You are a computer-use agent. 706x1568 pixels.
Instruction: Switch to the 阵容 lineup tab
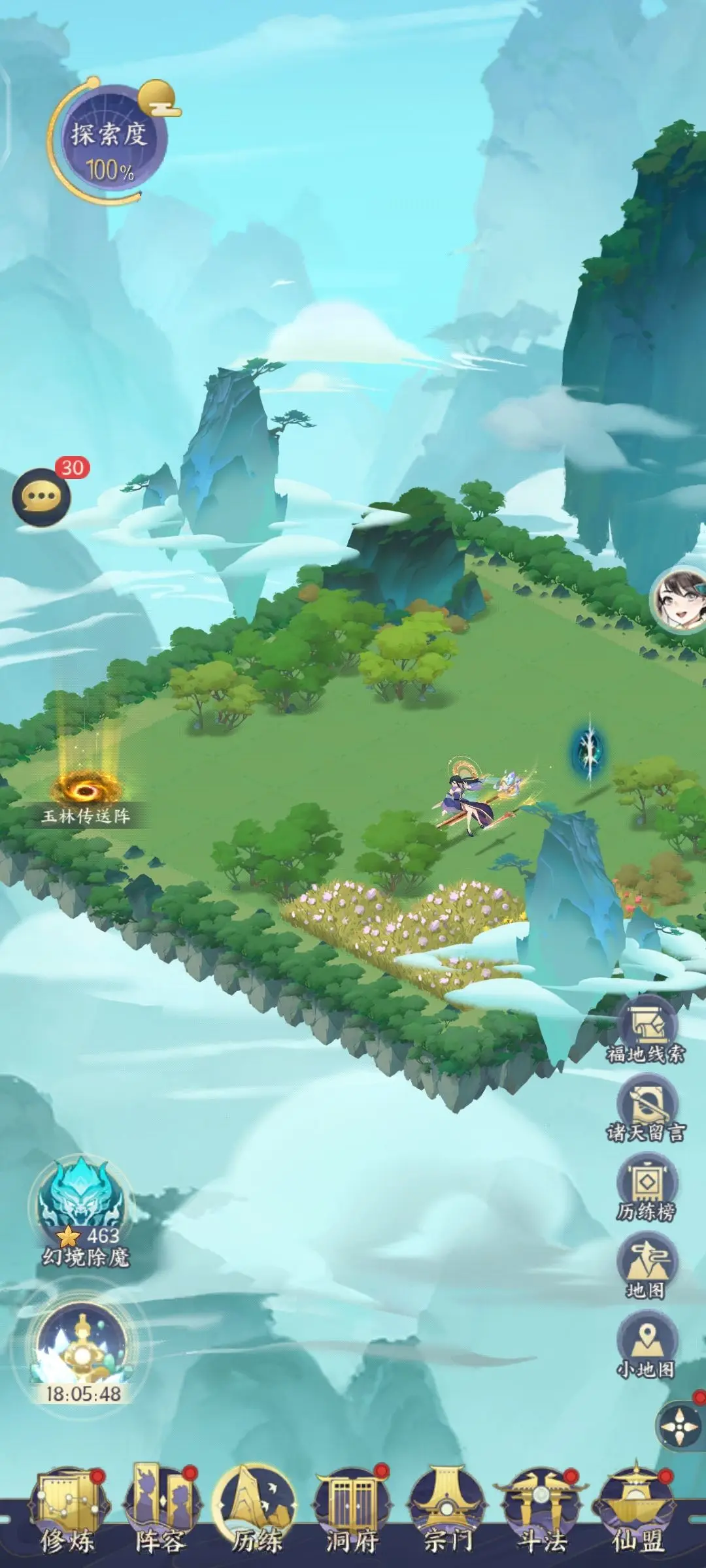(161, 1516)
